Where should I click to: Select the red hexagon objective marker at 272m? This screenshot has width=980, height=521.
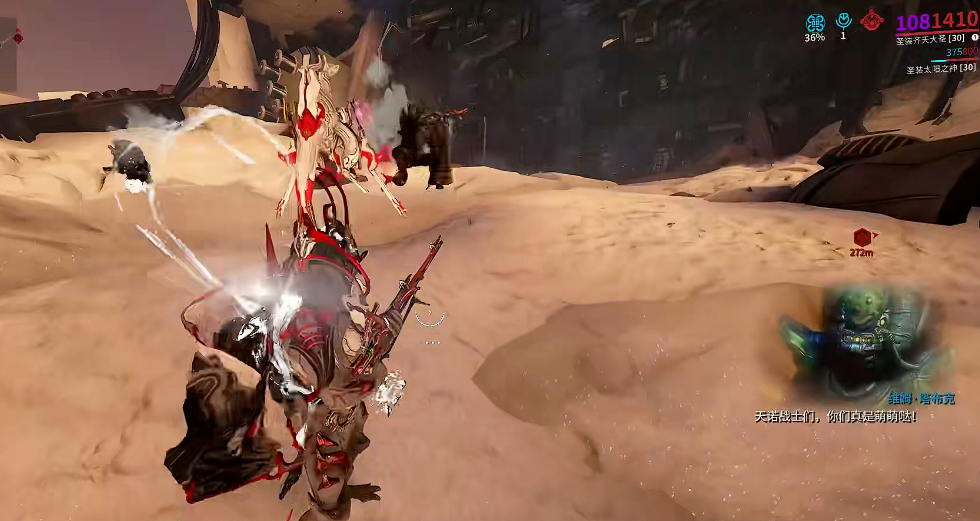(x=861, y=237)
